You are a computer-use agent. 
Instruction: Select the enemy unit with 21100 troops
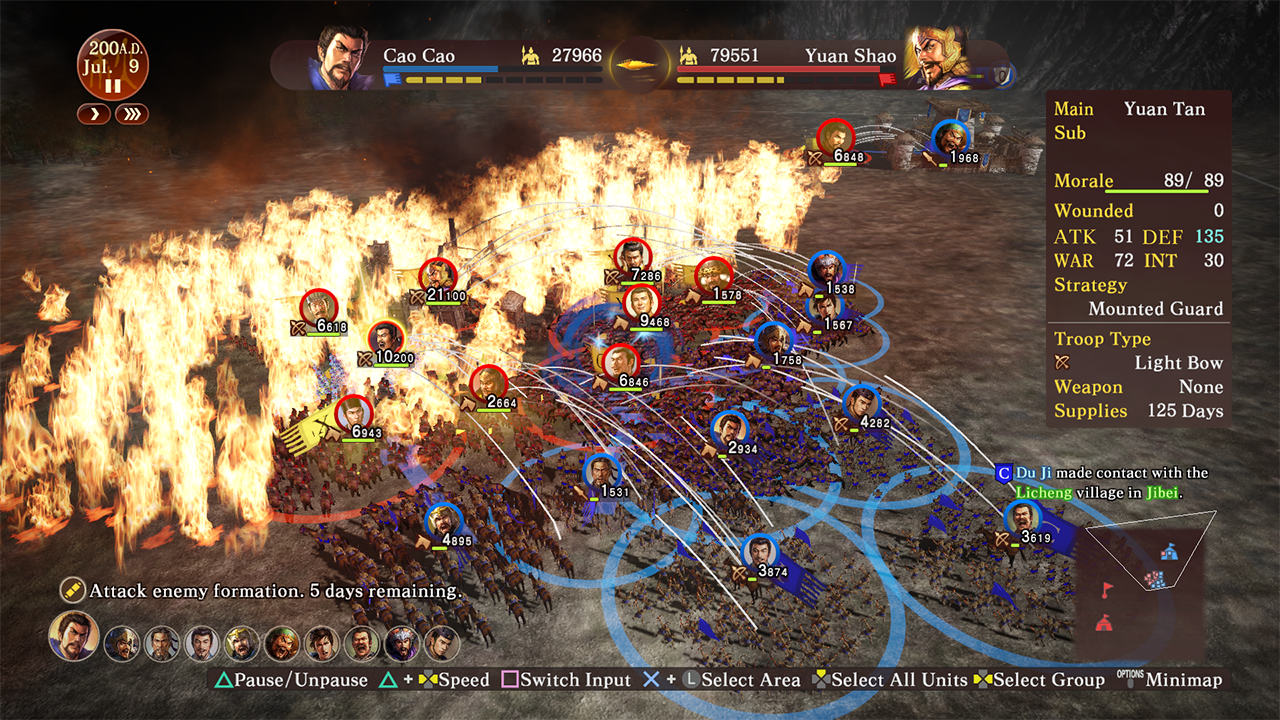pyautogui.click(x=437, y=276)
